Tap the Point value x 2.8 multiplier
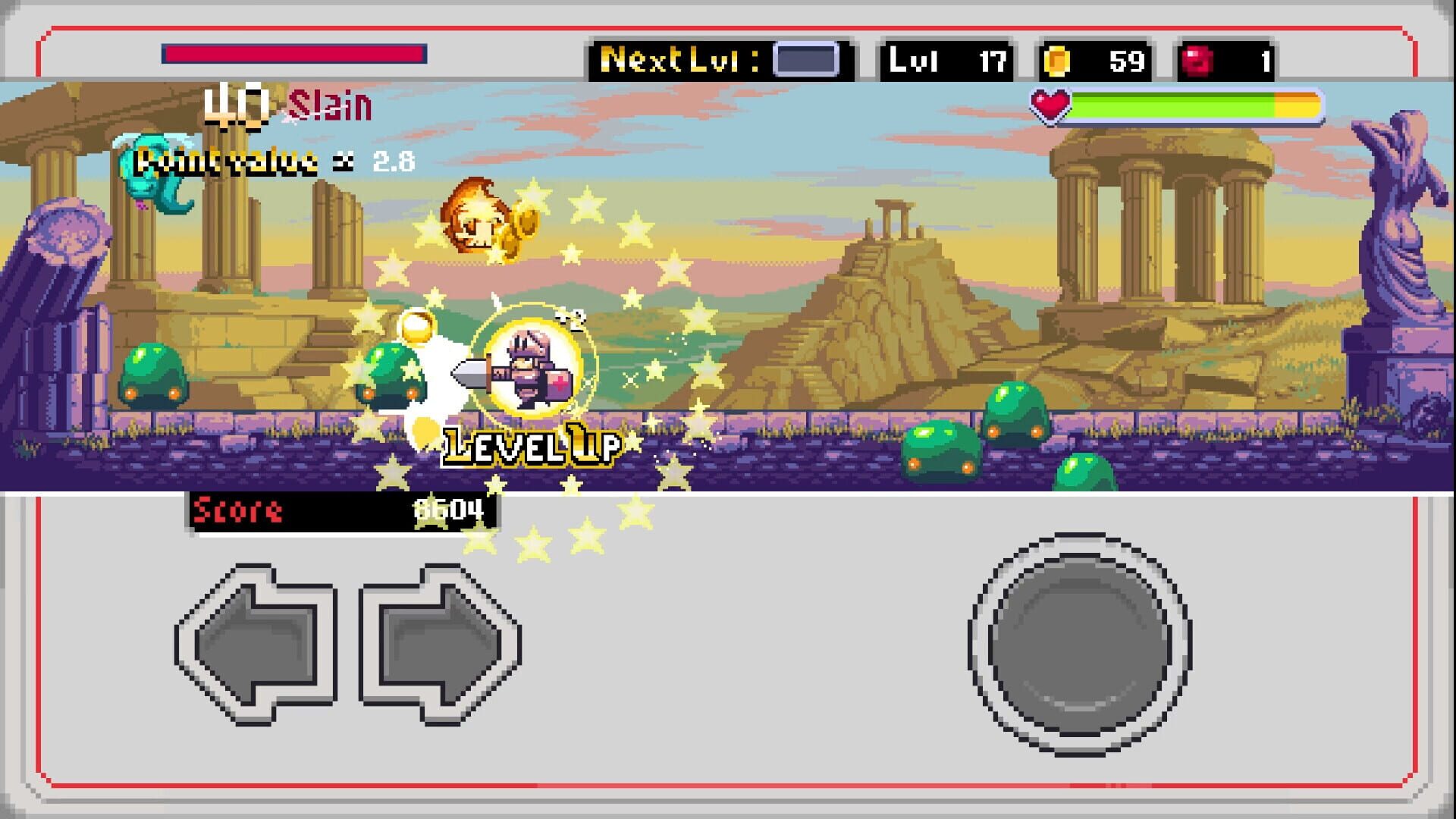 click(273, 158)
